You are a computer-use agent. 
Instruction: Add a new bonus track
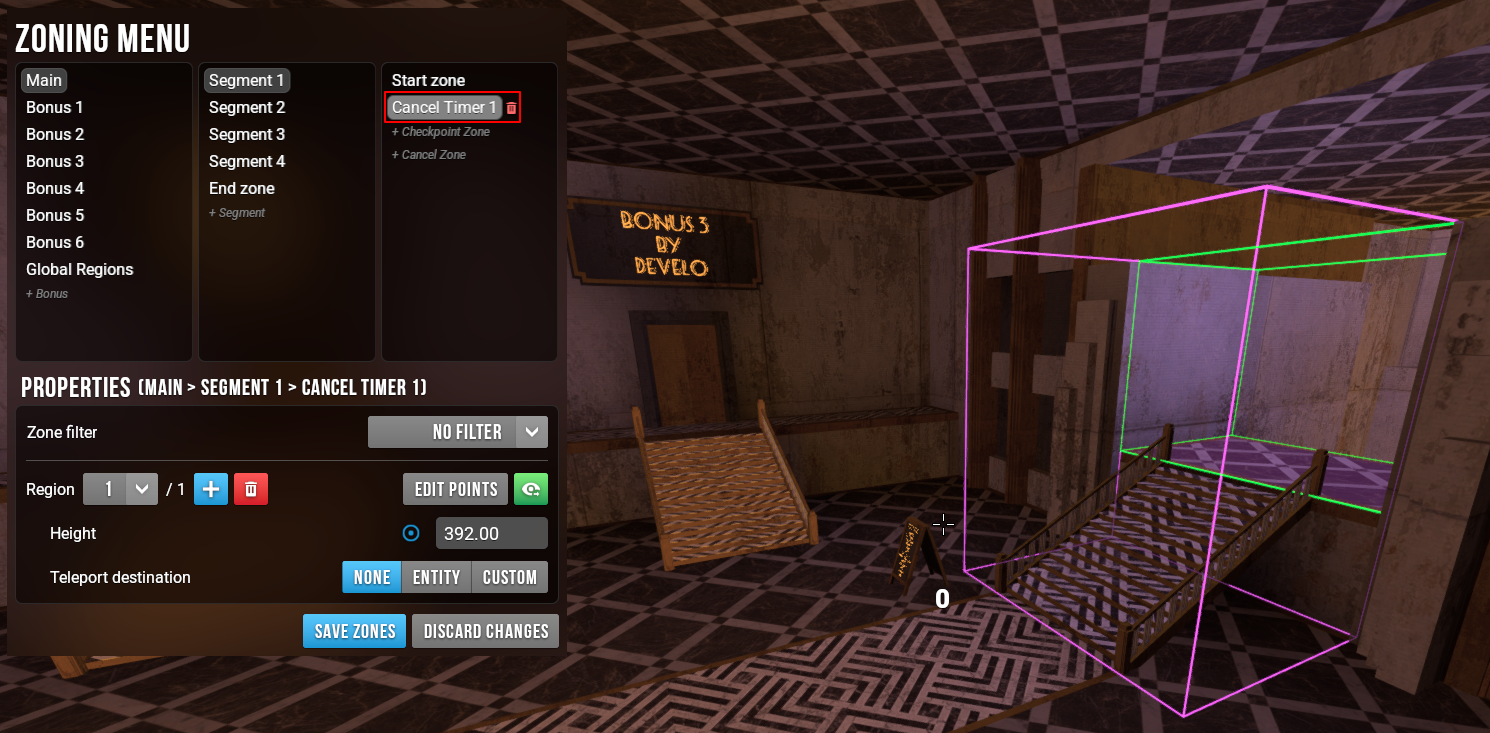pyautogui.click(x=47, y=294)
